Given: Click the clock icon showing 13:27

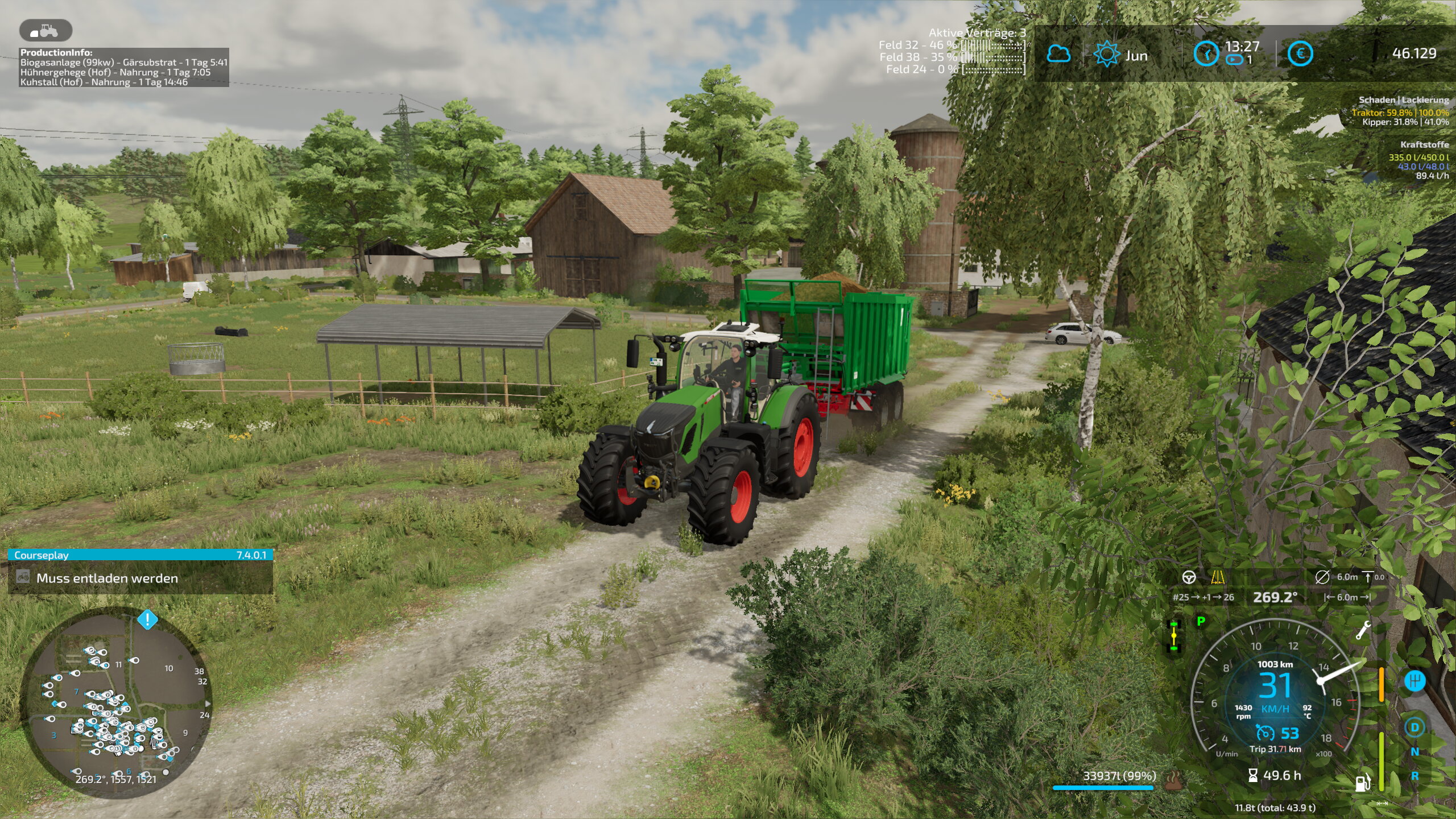Looking at the screenshot, I should (x=1206, y=55).
